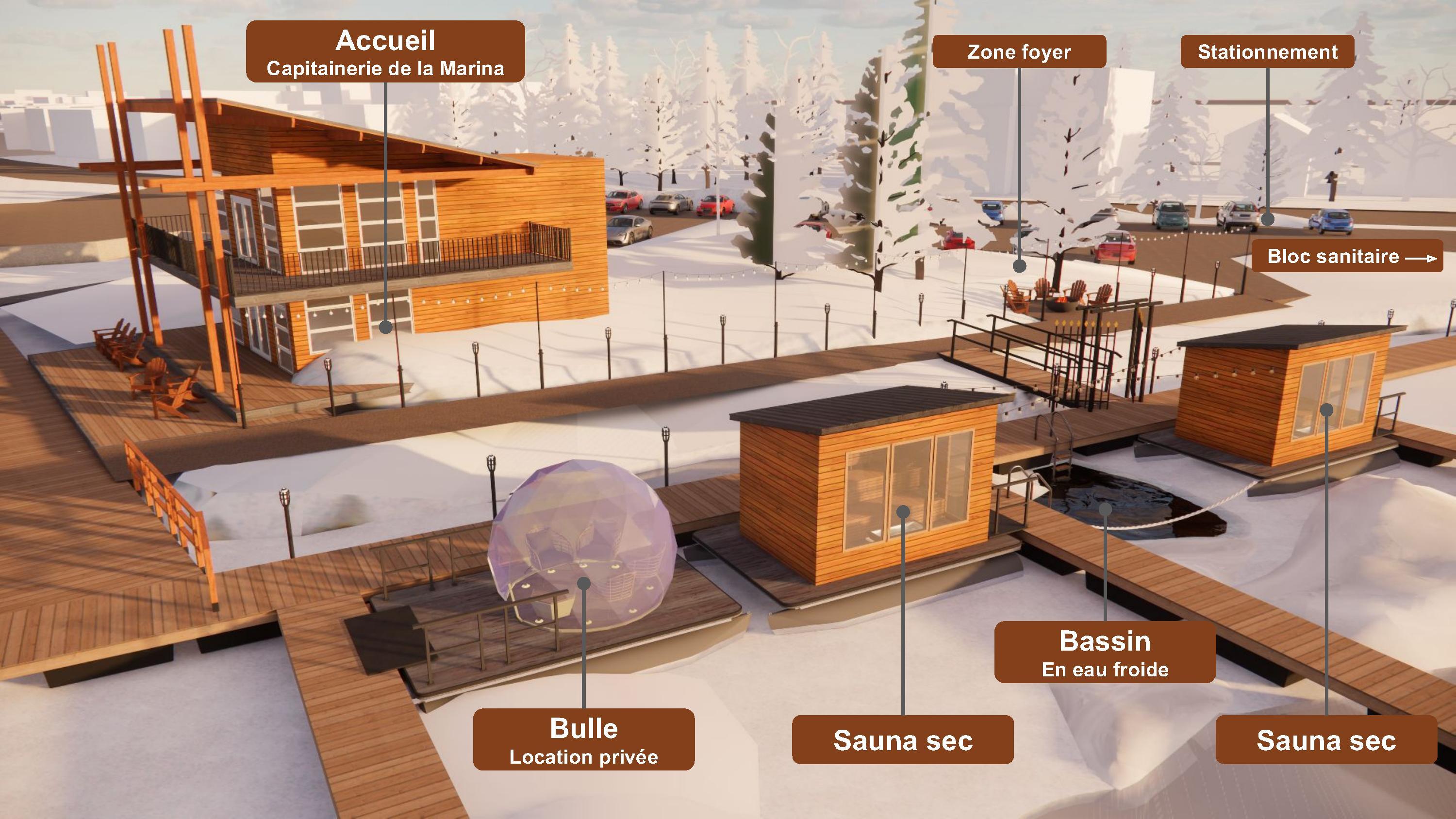The image size is (1456, 819).
Task: Choose the Stationnement label
Action: [x=1267, y=52]
